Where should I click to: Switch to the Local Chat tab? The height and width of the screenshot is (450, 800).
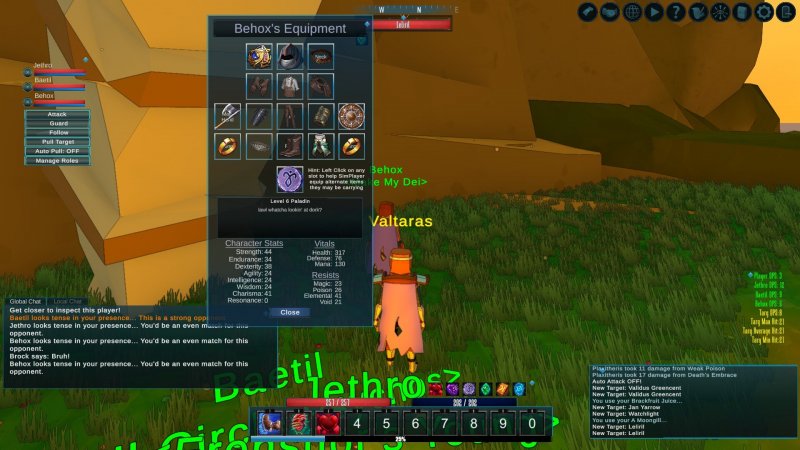(68, 301)
